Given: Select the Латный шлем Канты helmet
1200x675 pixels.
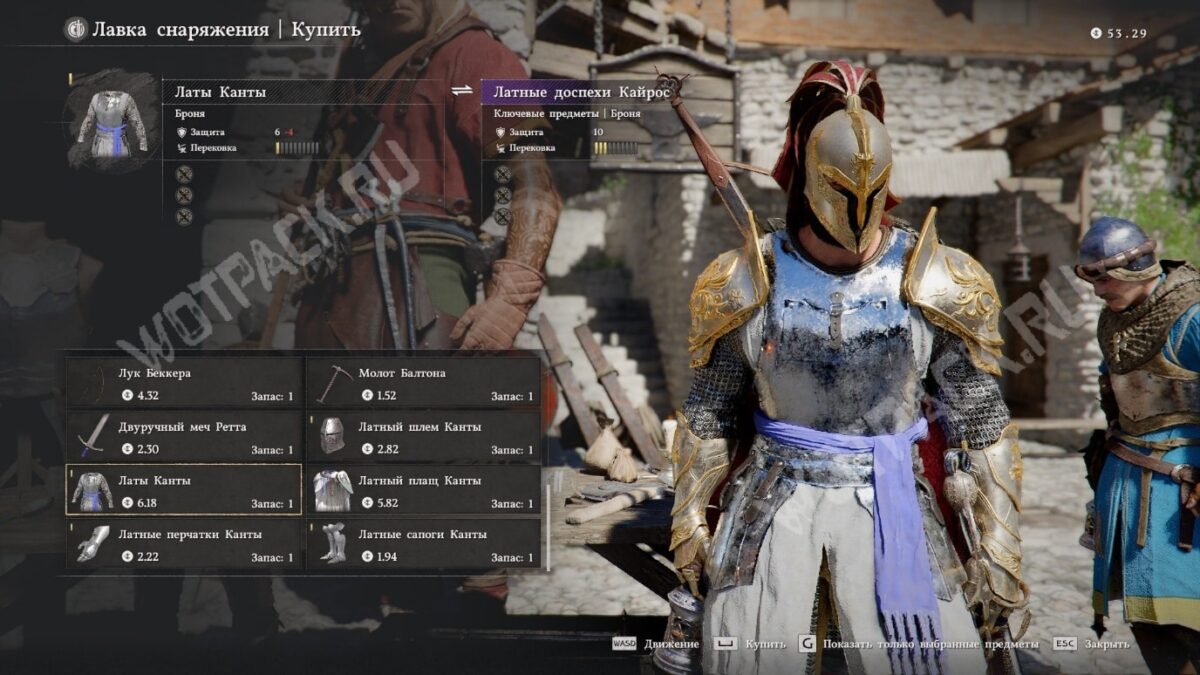Looking at the screenshot, I should pos(424,437).
